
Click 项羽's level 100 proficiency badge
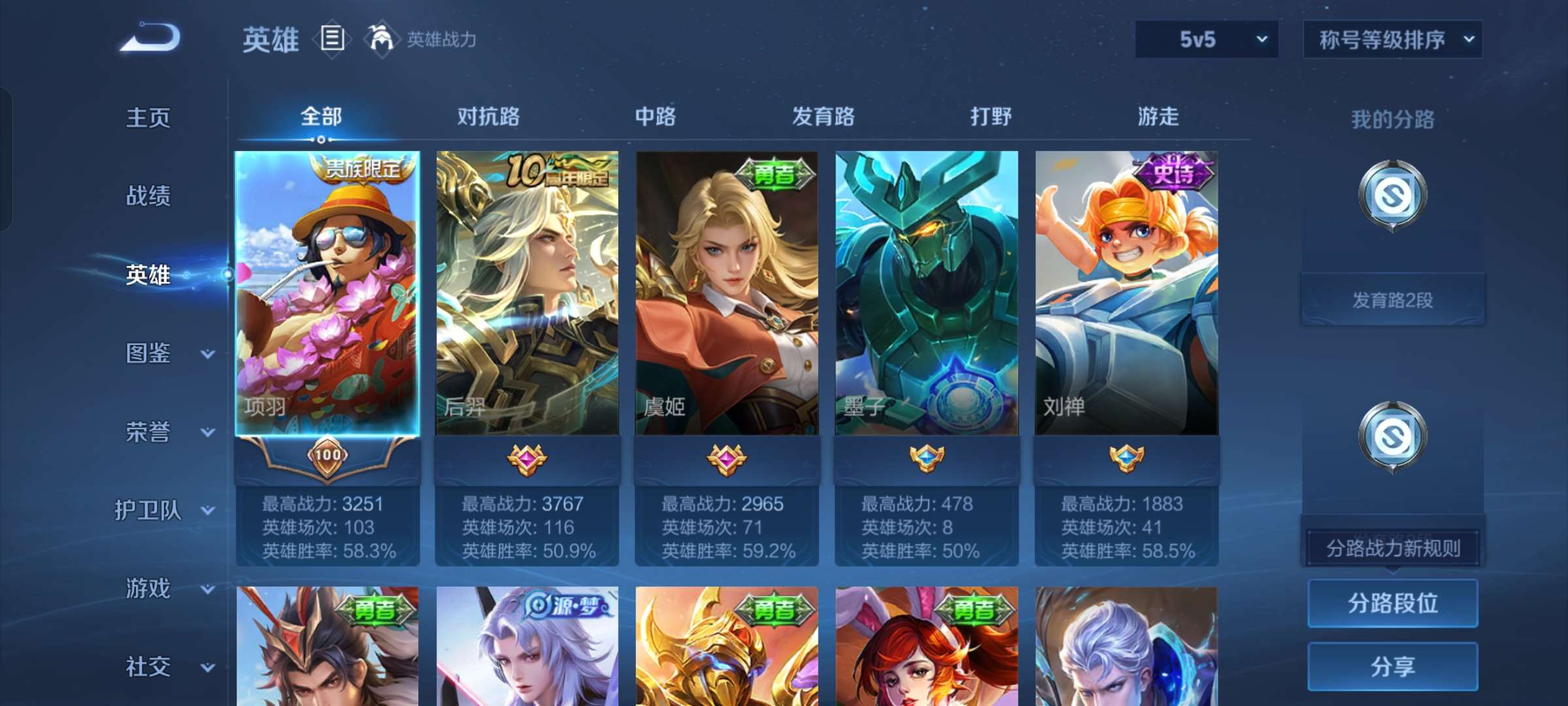(x=328, y=456)
